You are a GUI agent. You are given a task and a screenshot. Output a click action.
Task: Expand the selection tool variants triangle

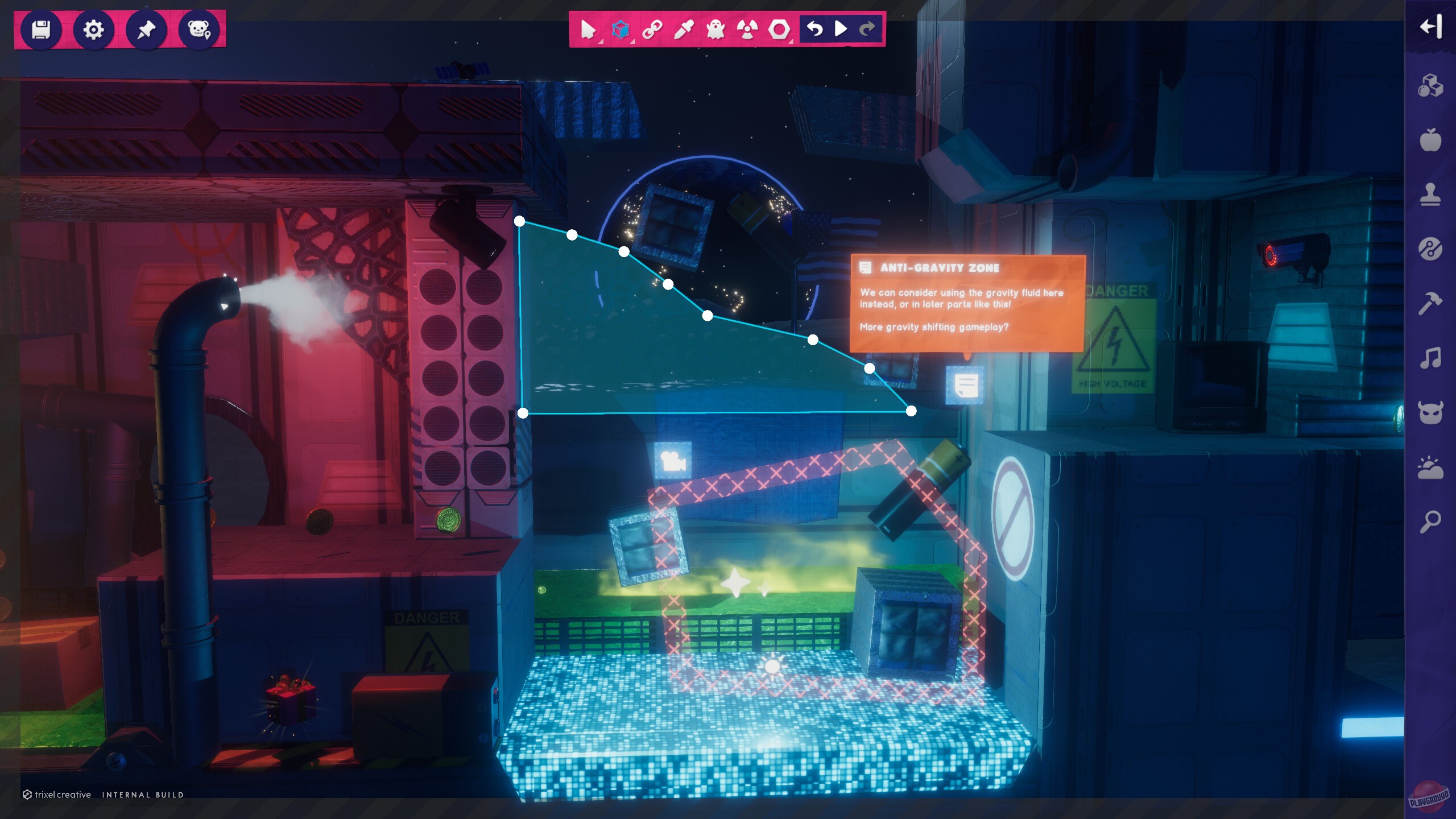click(600, 42)
